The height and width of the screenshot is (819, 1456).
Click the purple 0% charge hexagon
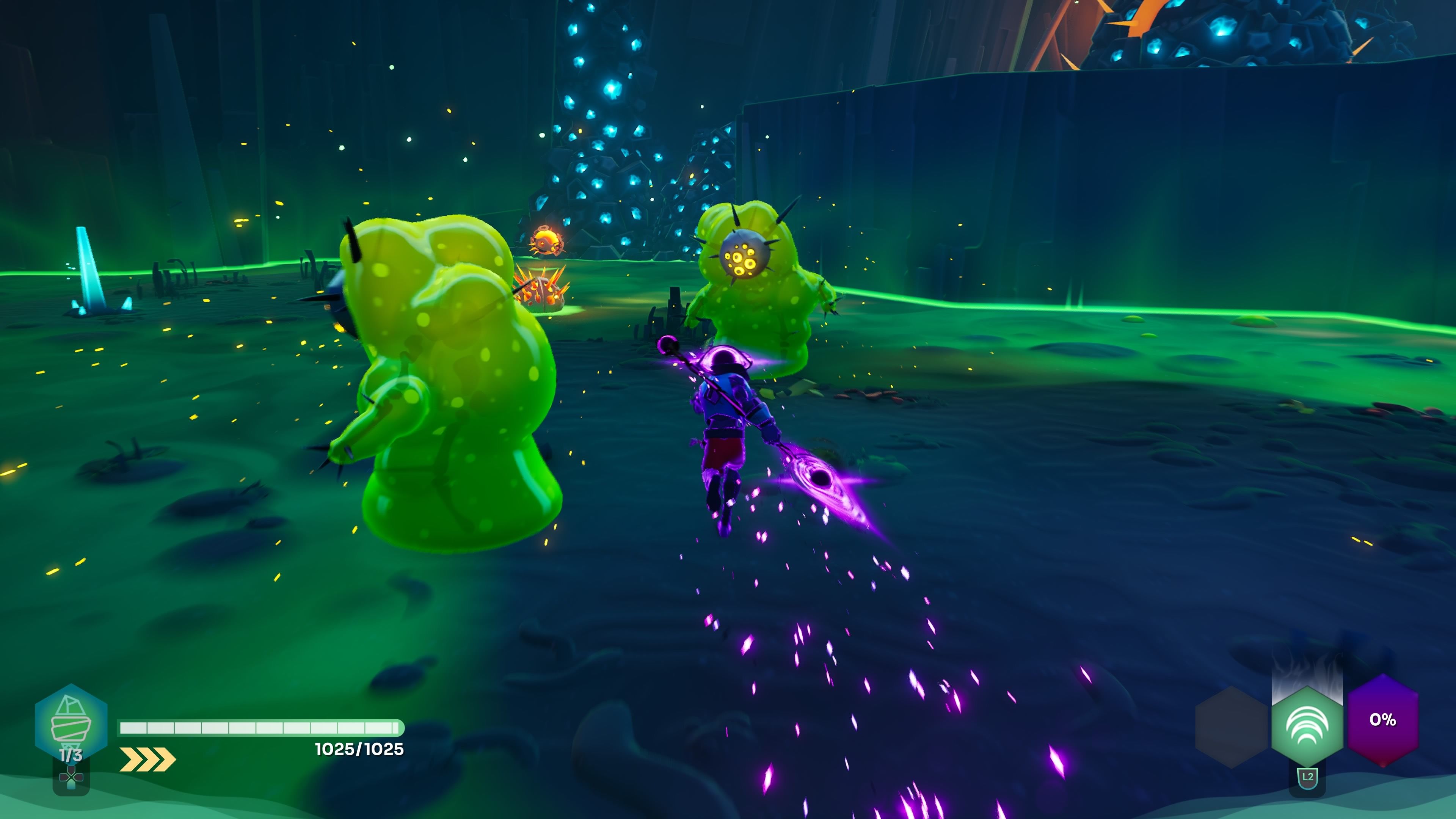1382,720
